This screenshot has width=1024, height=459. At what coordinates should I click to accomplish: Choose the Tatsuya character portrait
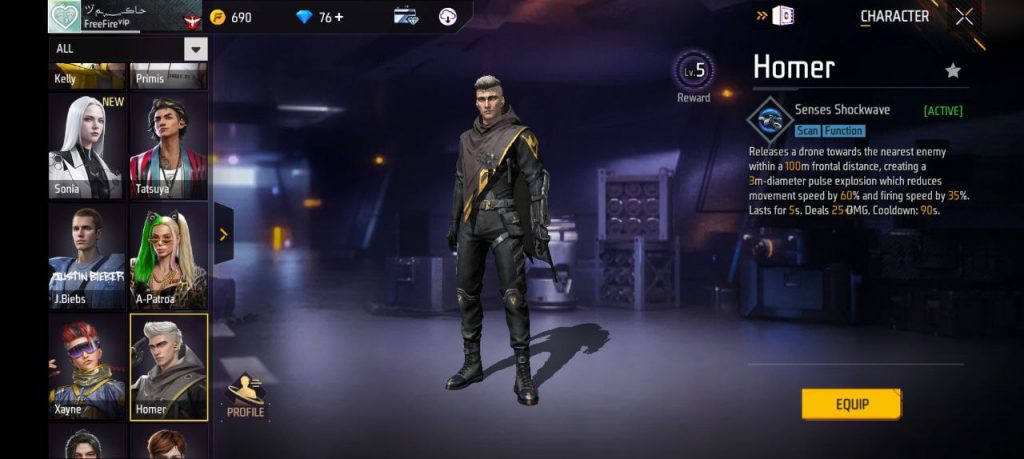168,146
